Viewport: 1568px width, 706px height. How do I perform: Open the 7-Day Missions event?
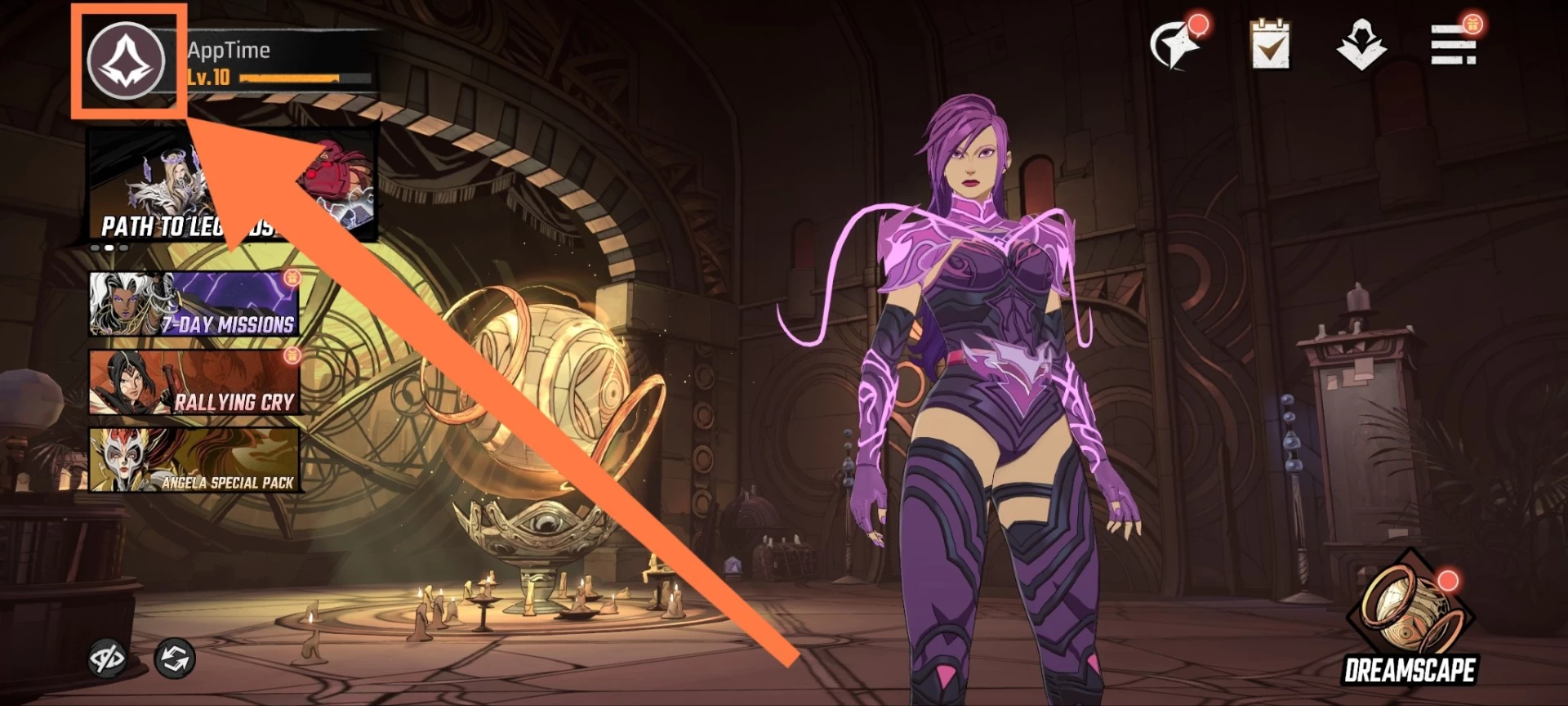[x=194, y=304]
